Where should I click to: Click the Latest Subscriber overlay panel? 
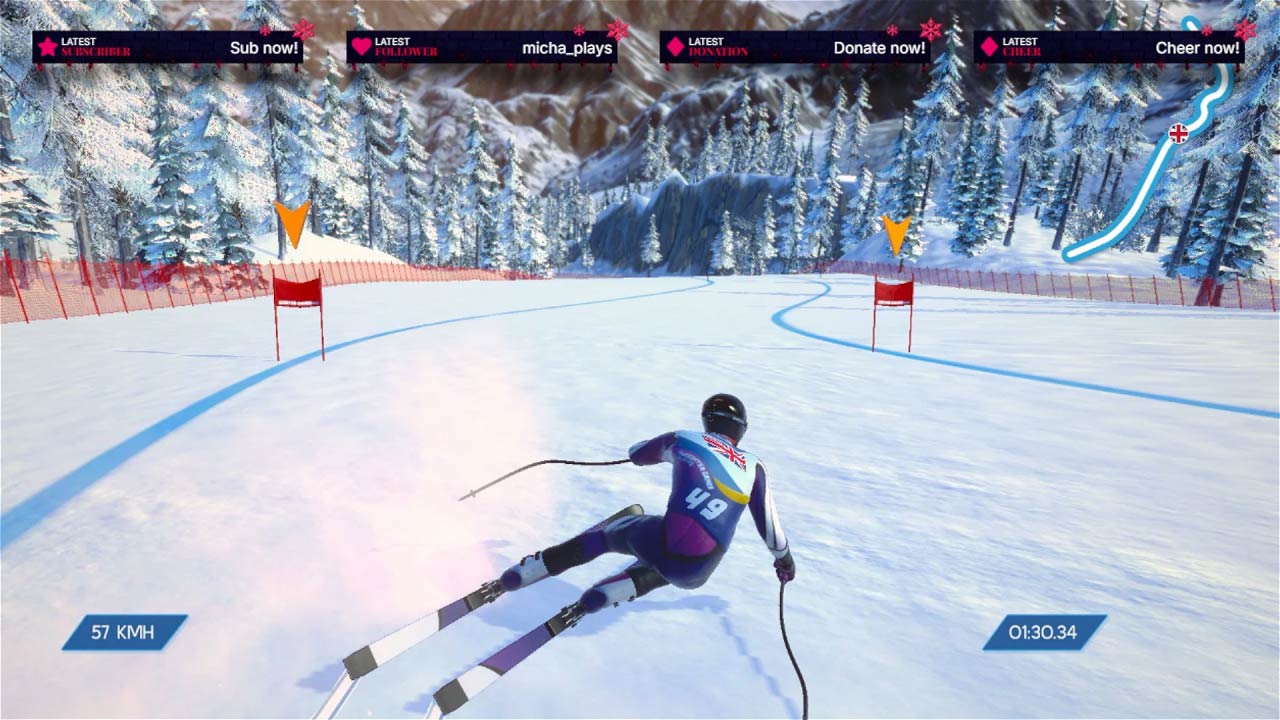[x=167, y=48]
